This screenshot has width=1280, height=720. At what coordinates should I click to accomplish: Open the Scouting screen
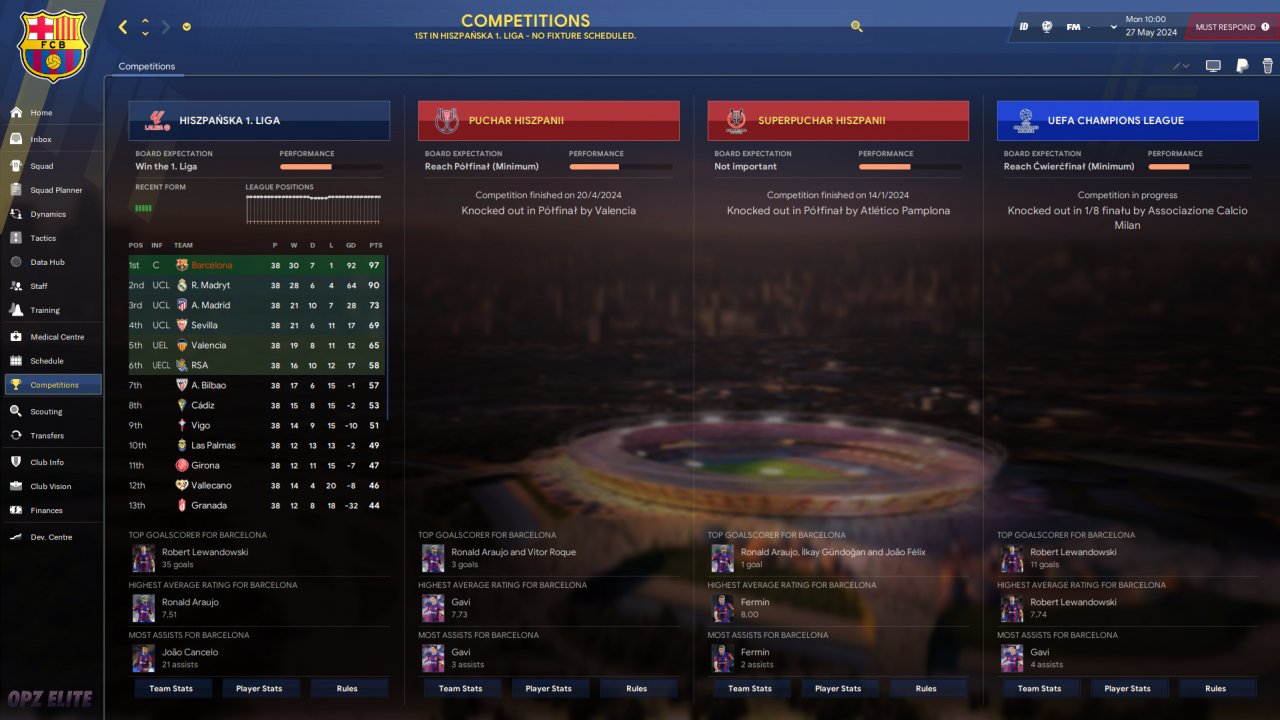point(46,411)
